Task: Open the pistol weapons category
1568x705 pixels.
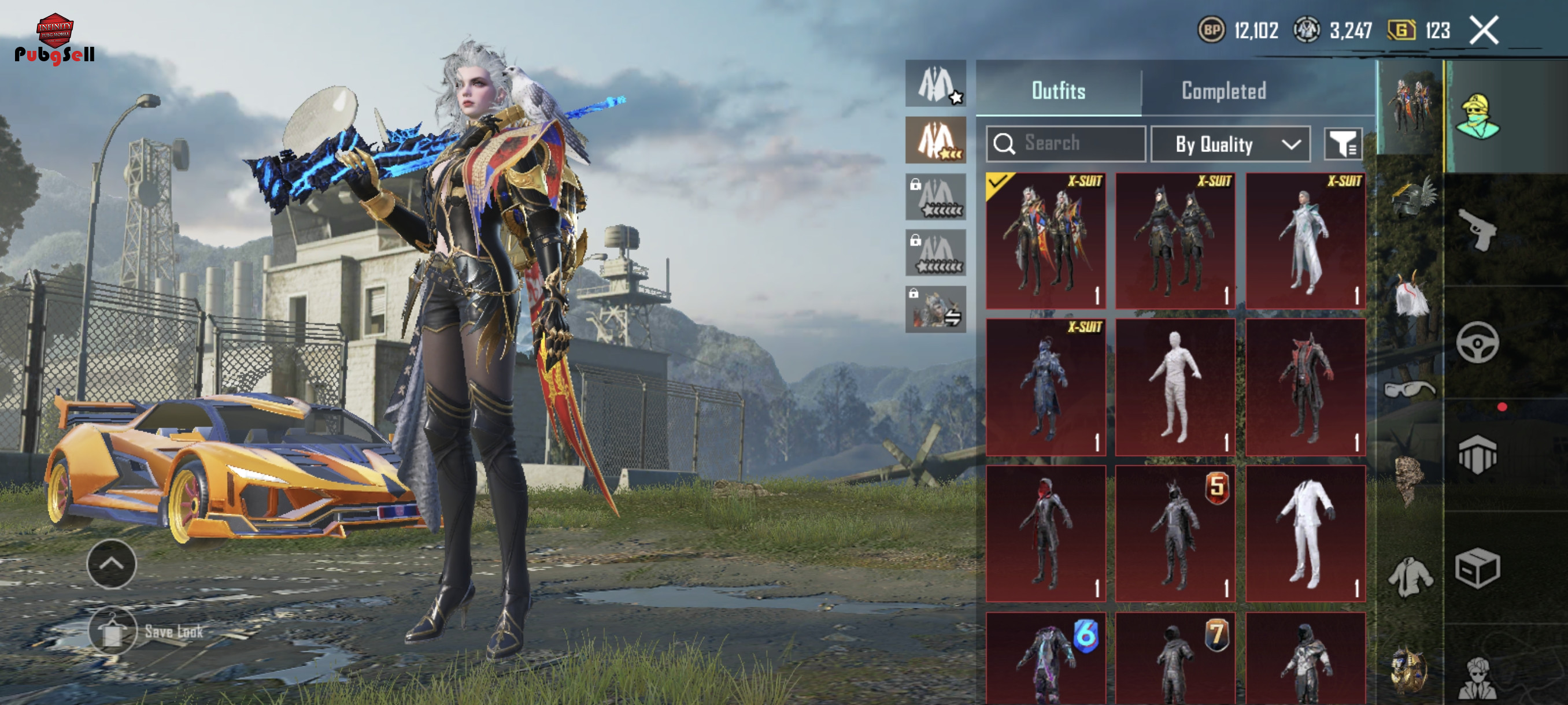Action: coord(1477,229)
